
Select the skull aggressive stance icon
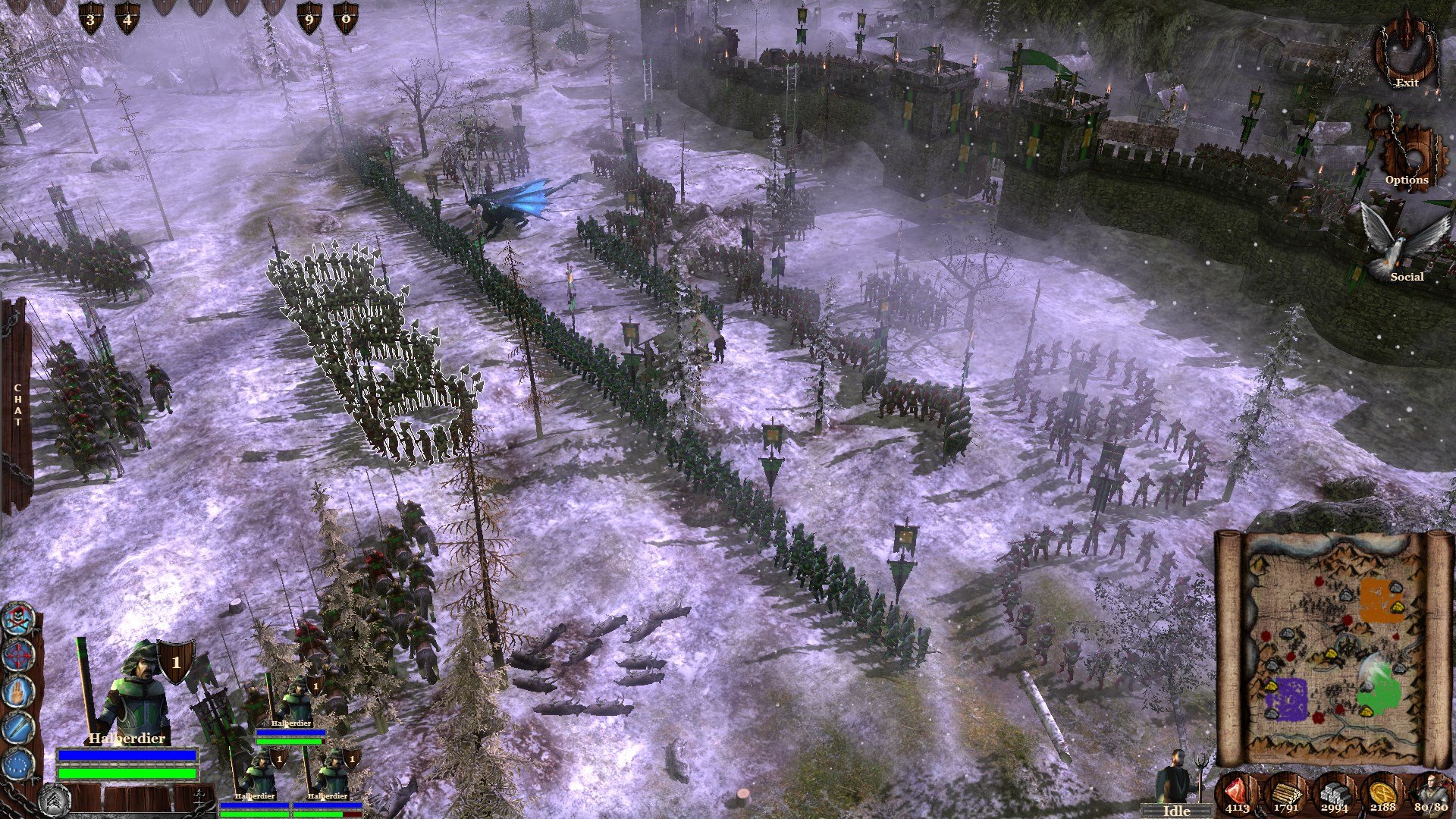pyautogui.click(x=17, y=619)
